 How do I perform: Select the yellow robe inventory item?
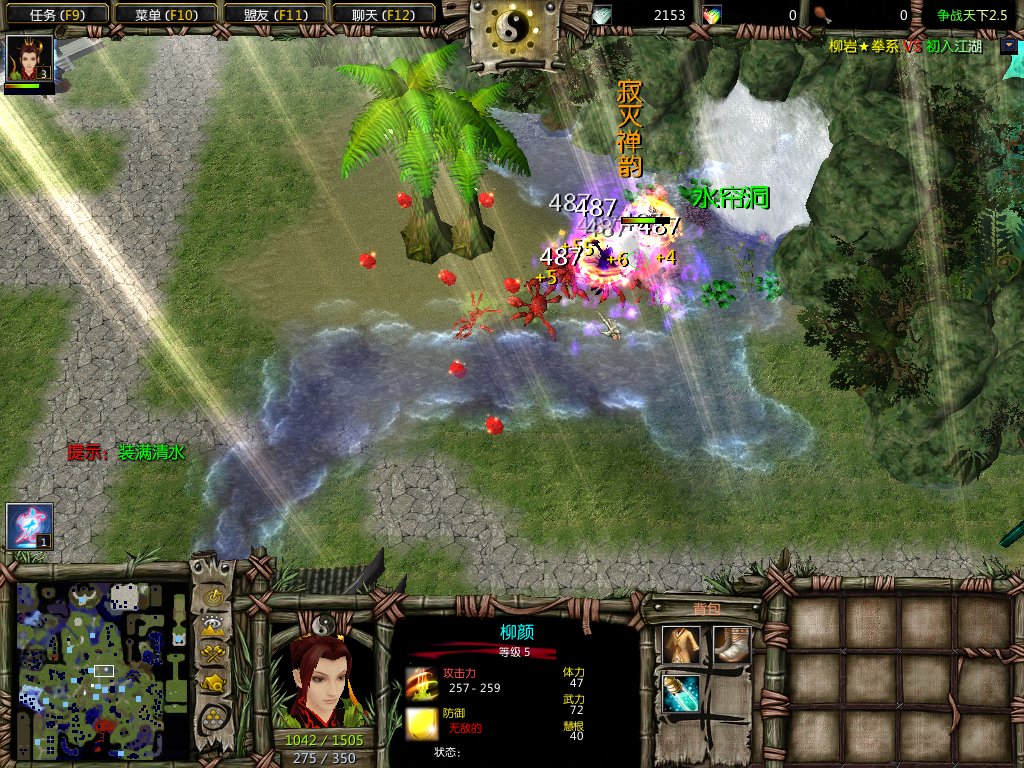point(682,646)
